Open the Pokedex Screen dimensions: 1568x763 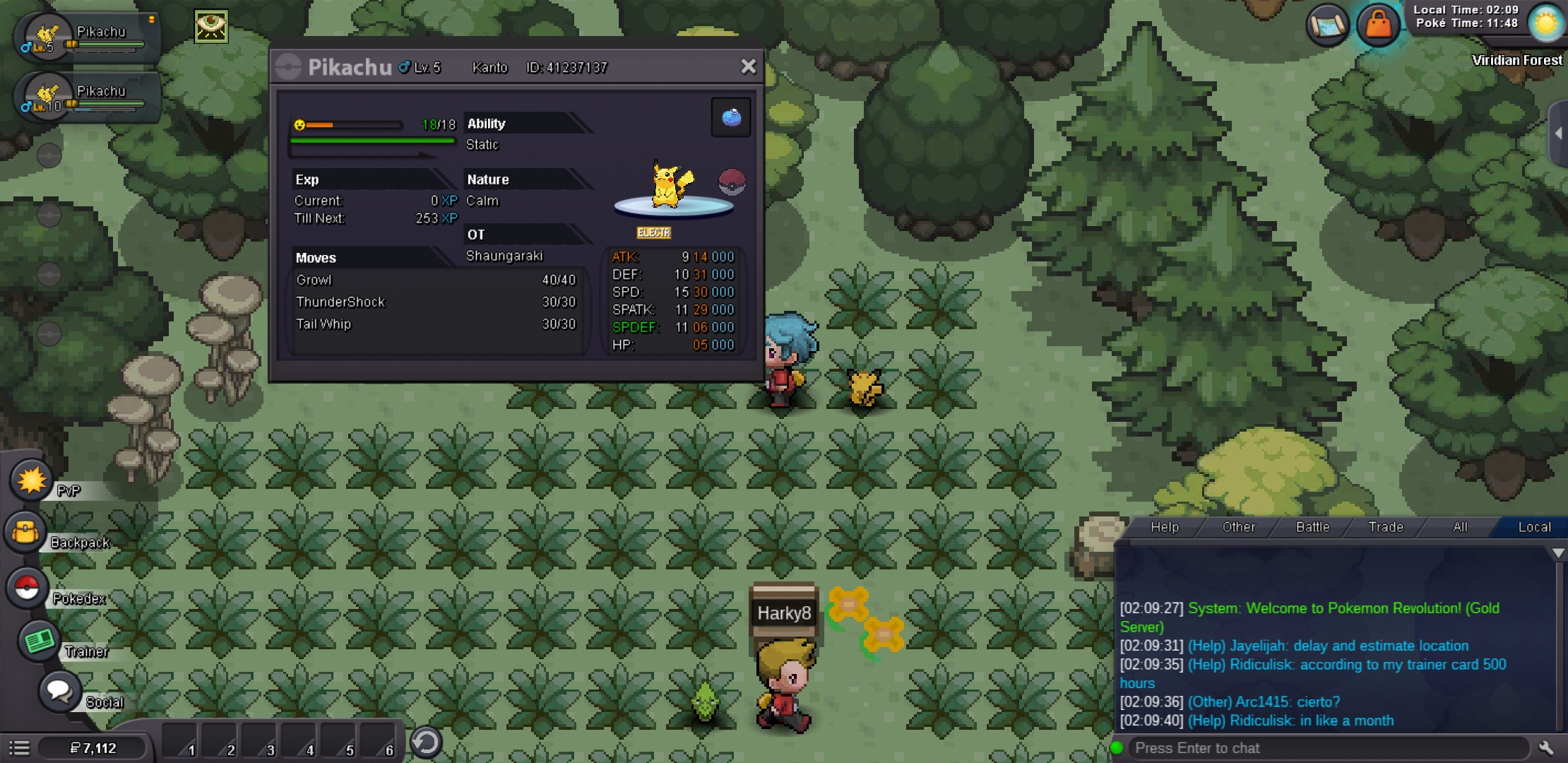[x=28, y=588]
